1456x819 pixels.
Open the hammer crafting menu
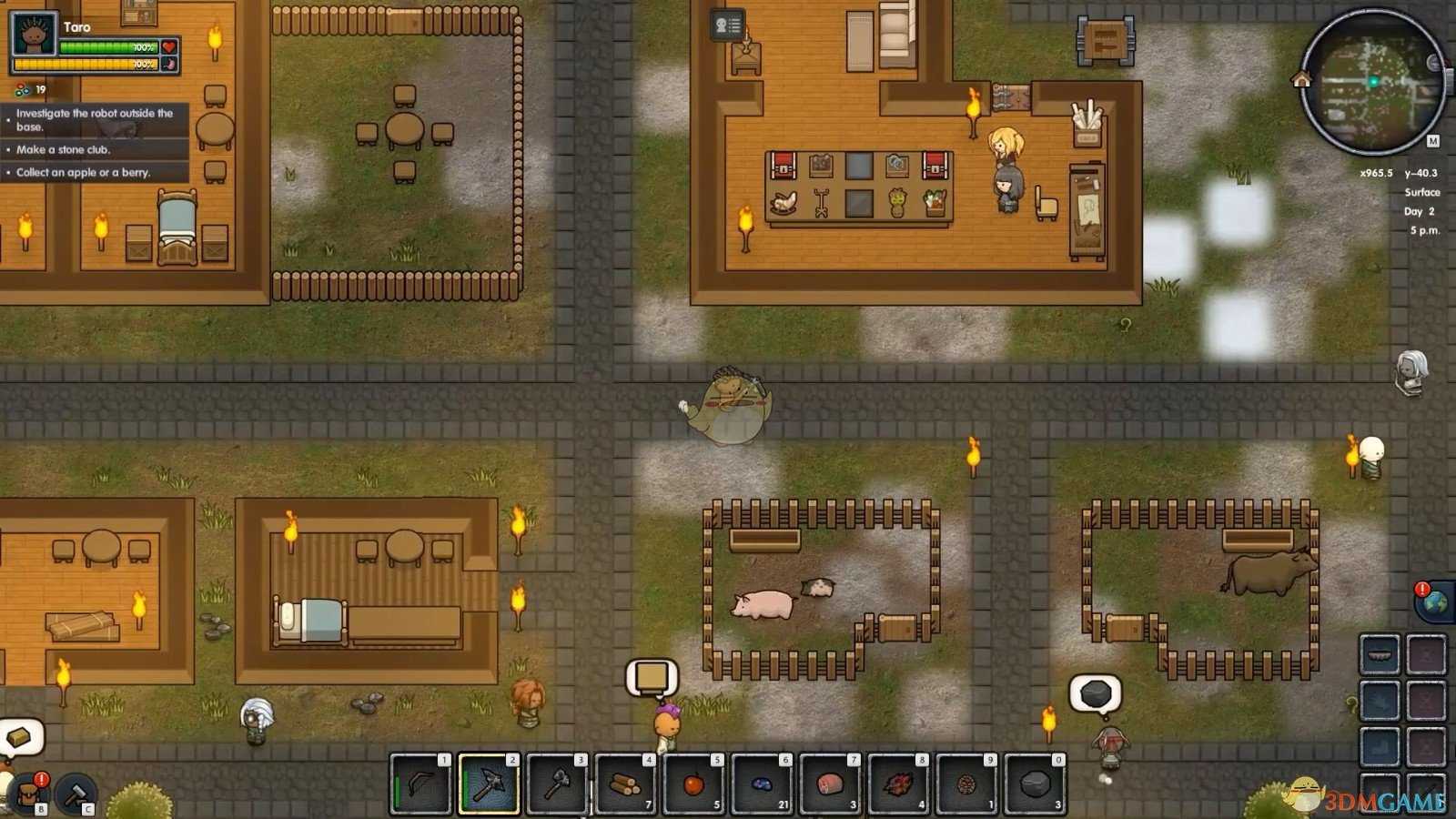pyautogui.click(x=76, y=794)
